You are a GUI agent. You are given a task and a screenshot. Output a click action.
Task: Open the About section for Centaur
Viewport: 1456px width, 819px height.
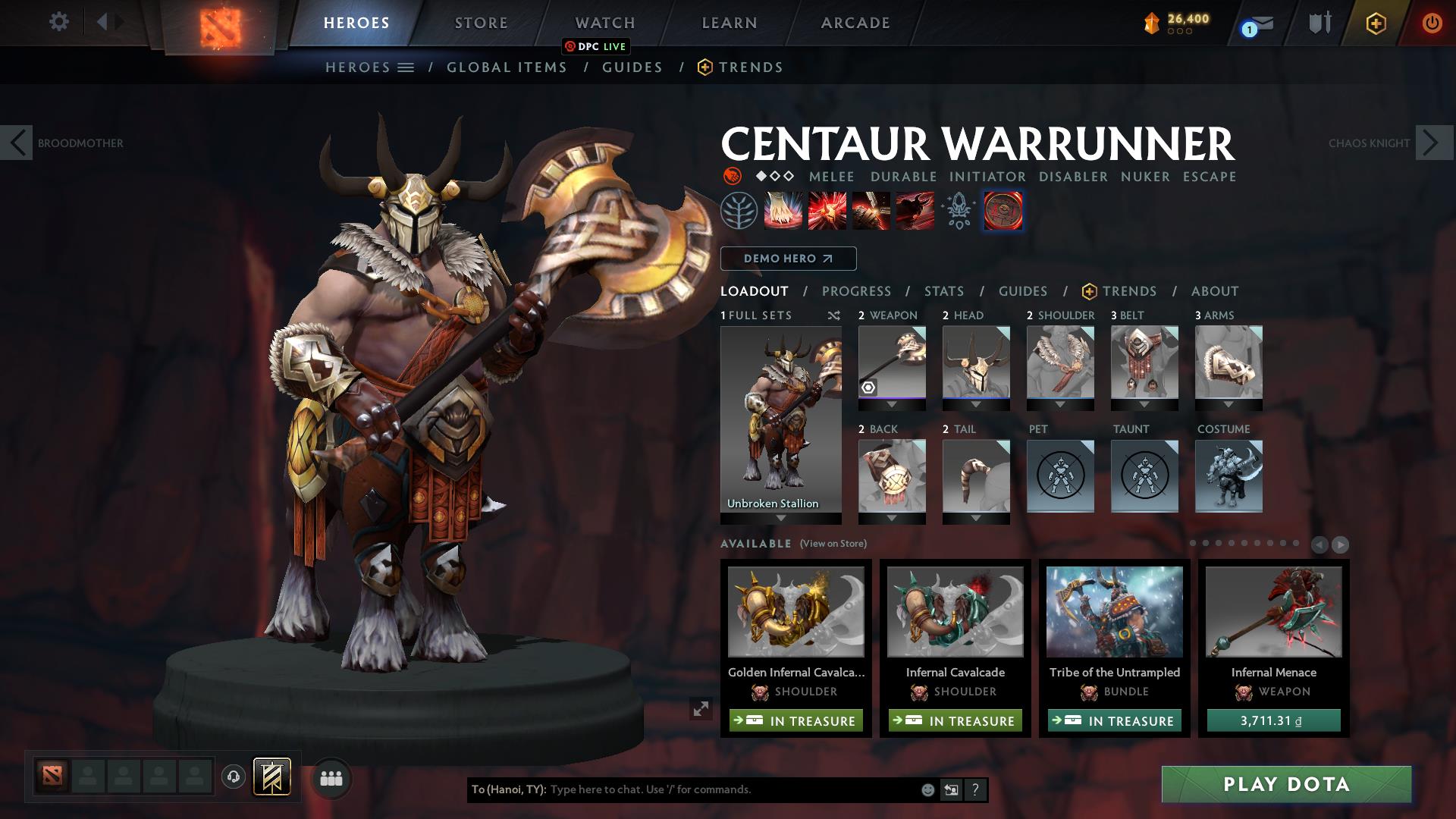1214,291
